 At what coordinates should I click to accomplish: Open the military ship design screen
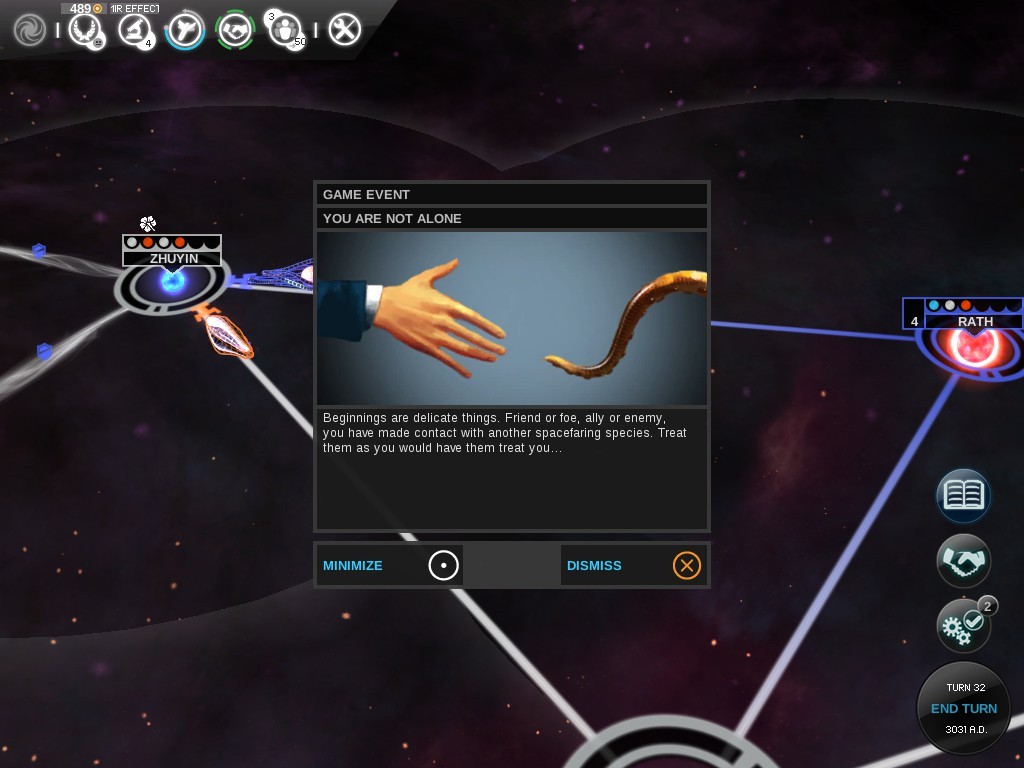(185, 30)
